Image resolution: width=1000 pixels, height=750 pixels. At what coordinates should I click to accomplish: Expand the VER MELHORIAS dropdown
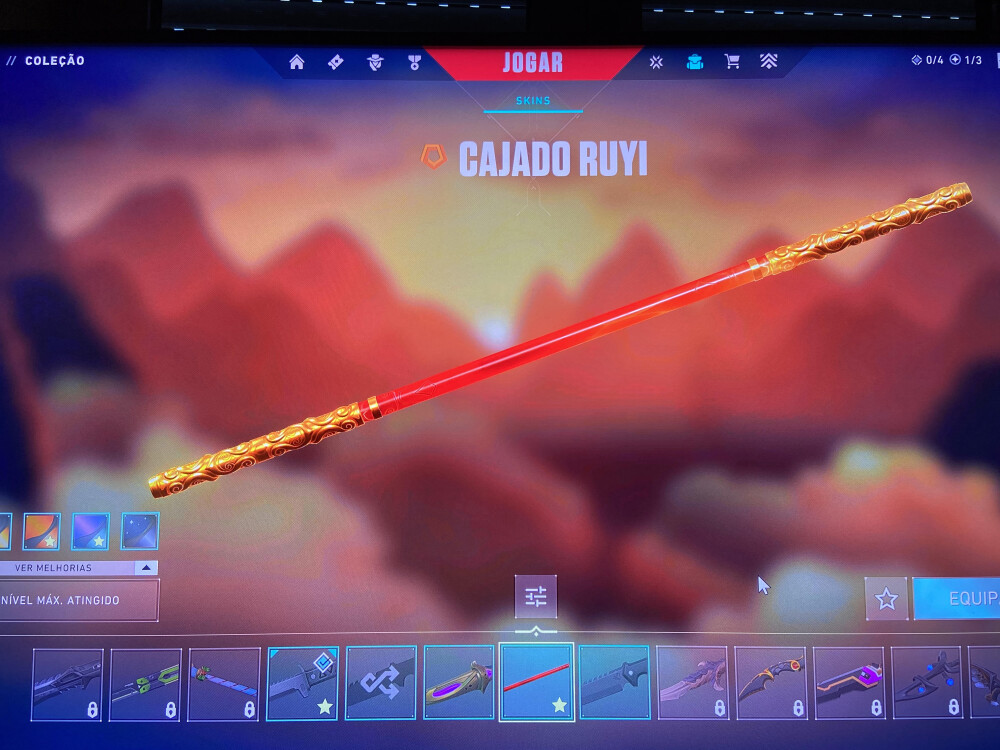point(146,568)
